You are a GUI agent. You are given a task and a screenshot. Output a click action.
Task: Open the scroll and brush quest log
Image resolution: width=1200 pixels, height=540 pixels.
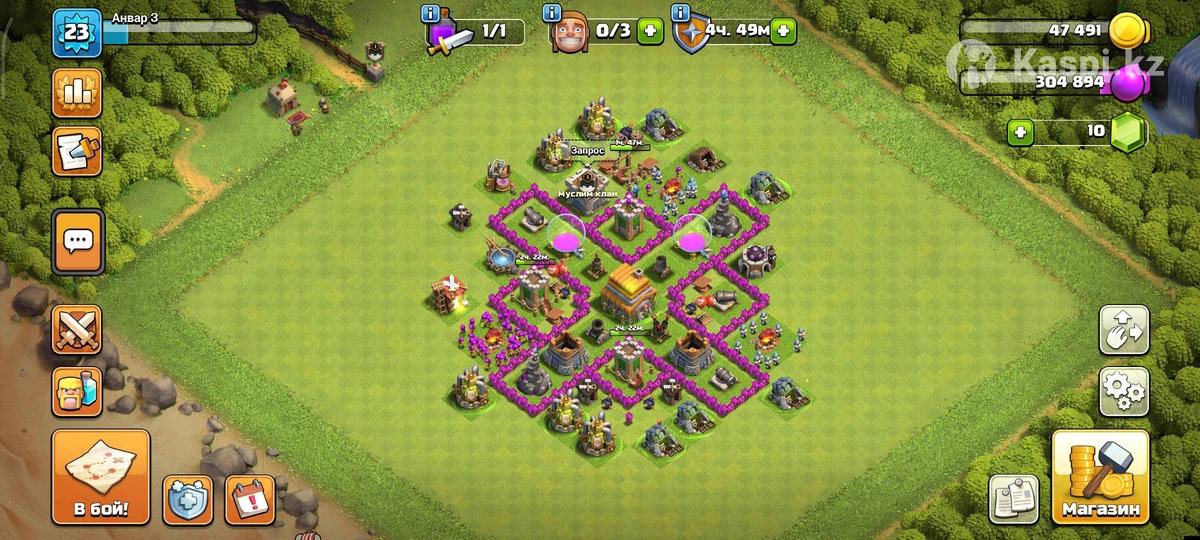(x=77, y=151)
